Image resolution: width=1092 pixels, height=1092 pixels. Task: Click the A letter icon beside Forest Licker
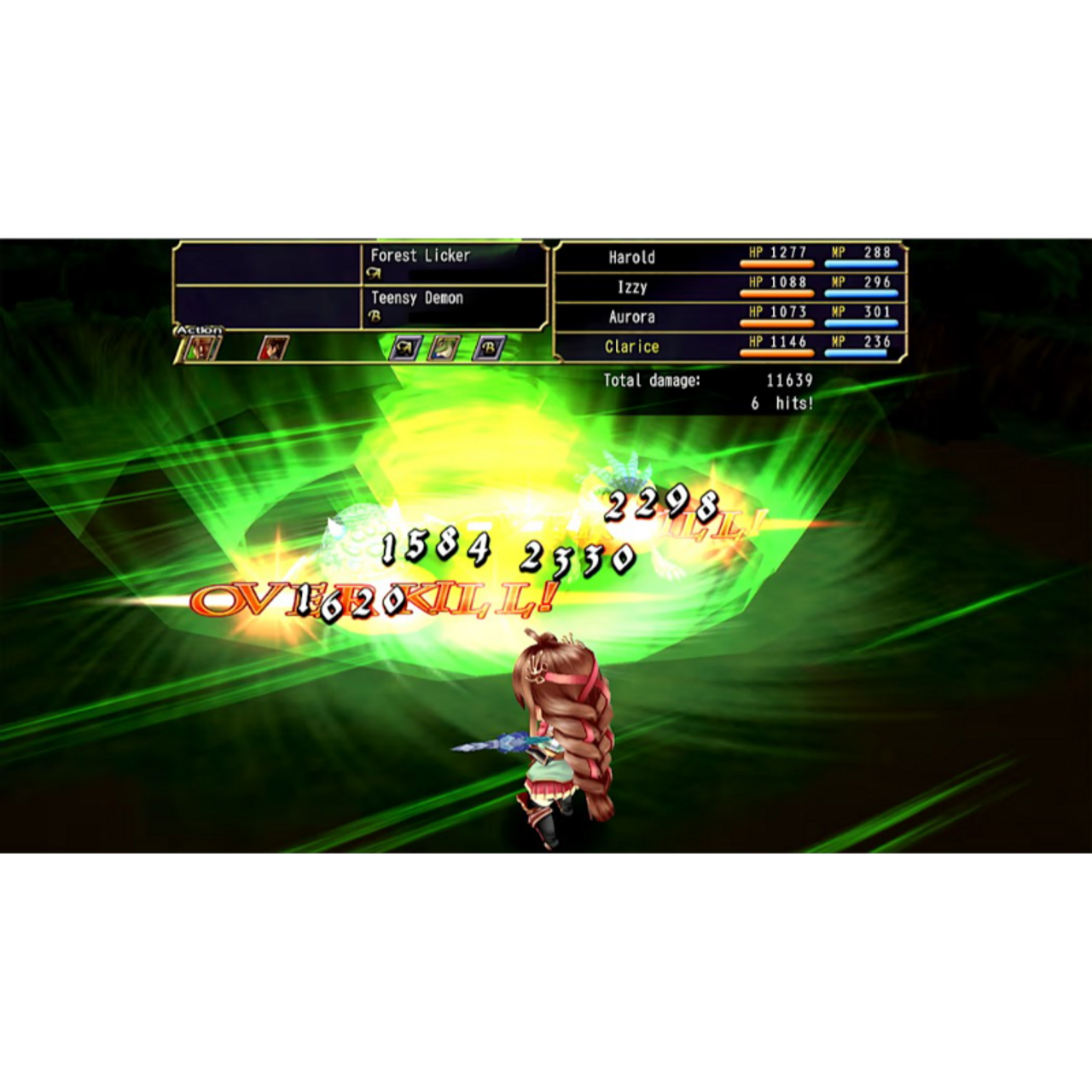tap(375, 271)
